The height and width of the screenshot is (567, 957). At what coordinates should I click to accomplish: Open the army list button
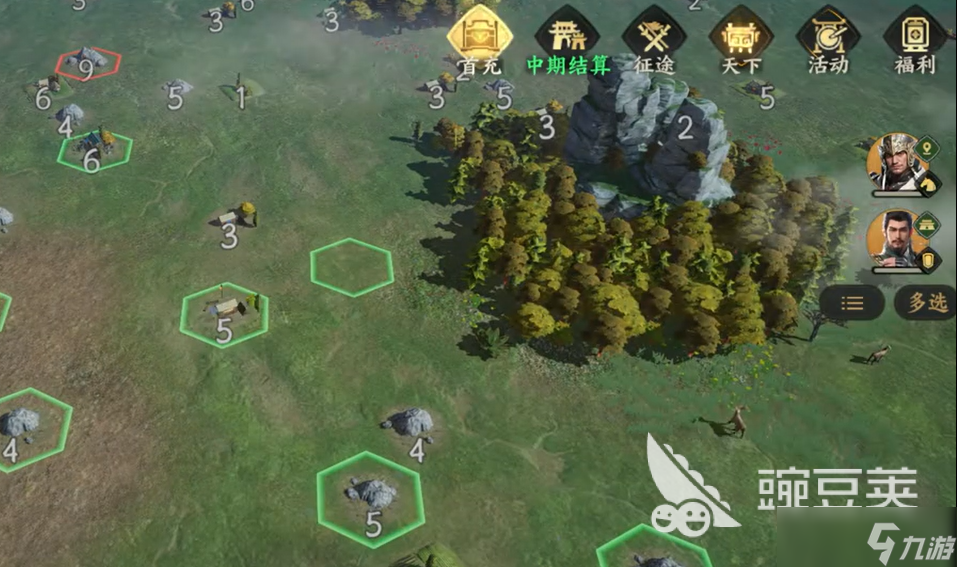pyautogui.click(x=851, y=303)
